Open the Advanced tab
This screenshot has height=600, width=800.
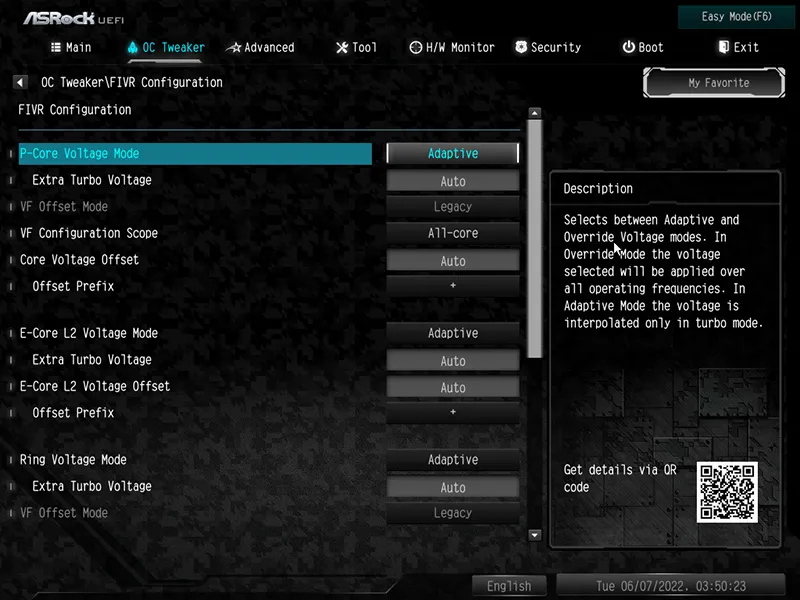pyautogui.click(x=260, y=47)
